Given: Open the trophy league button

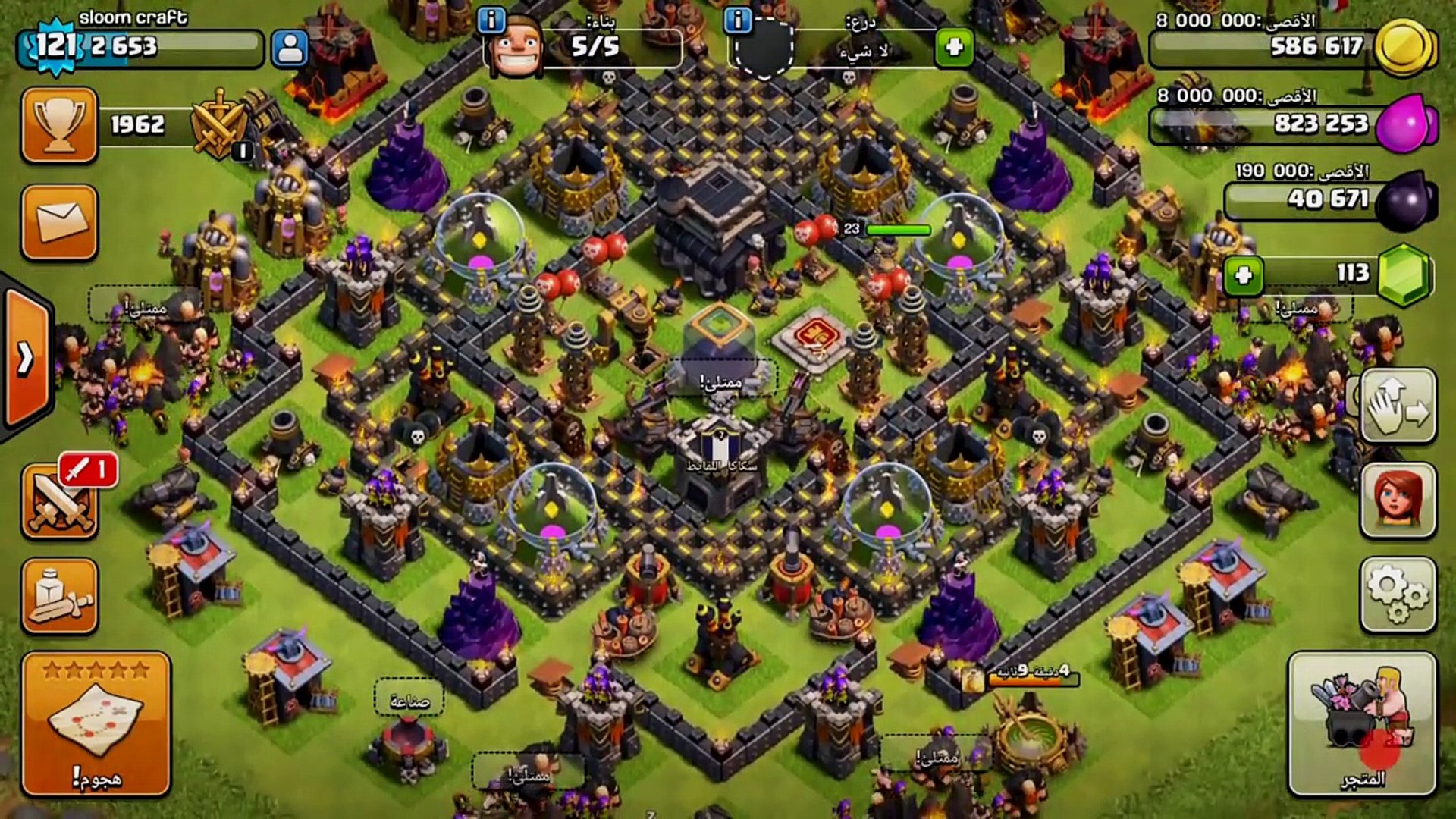Looking at the screenshot, I should coord(60,125).
